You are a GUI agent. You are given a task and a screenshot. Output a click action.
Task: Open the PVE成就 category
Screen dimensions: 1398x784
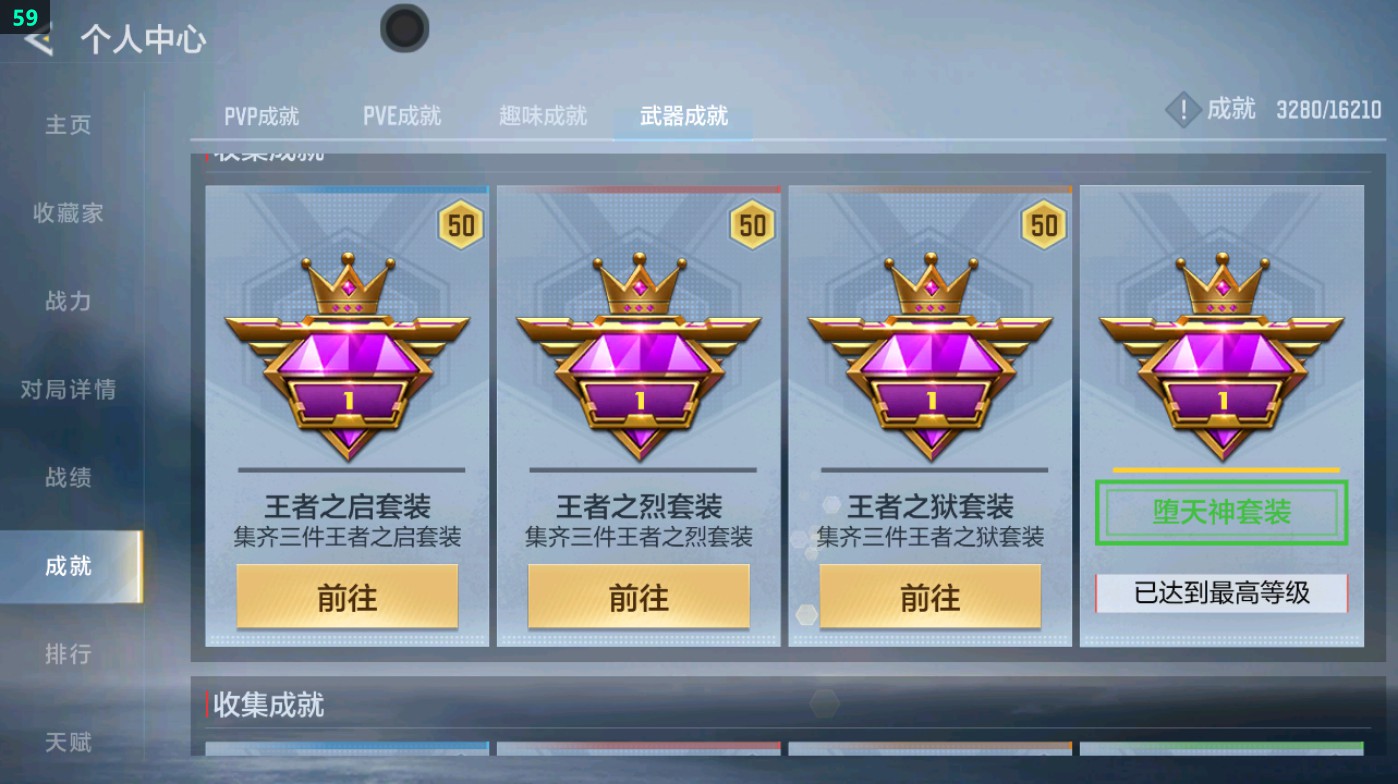click(x=403, y=115)
